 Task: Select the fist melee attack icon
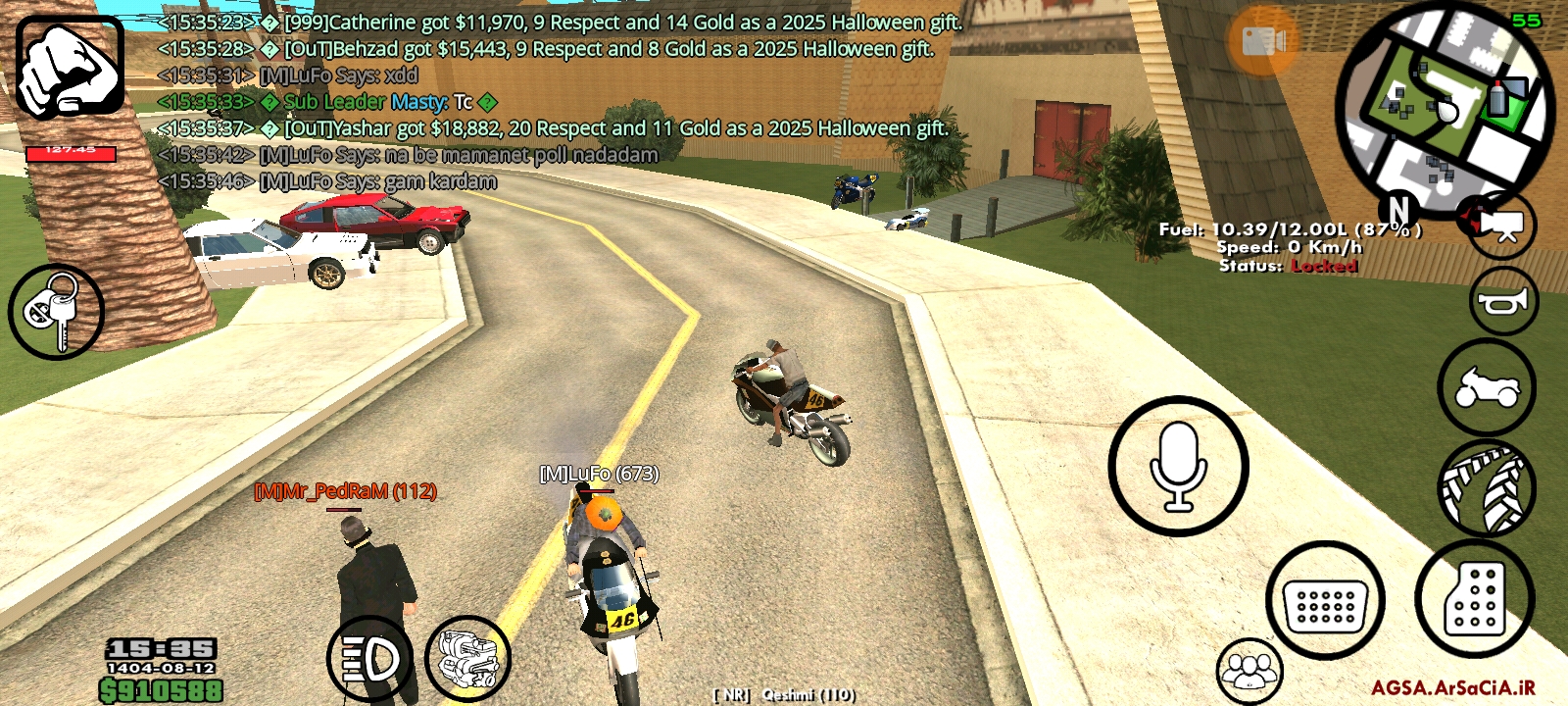[x=71, y=66]
